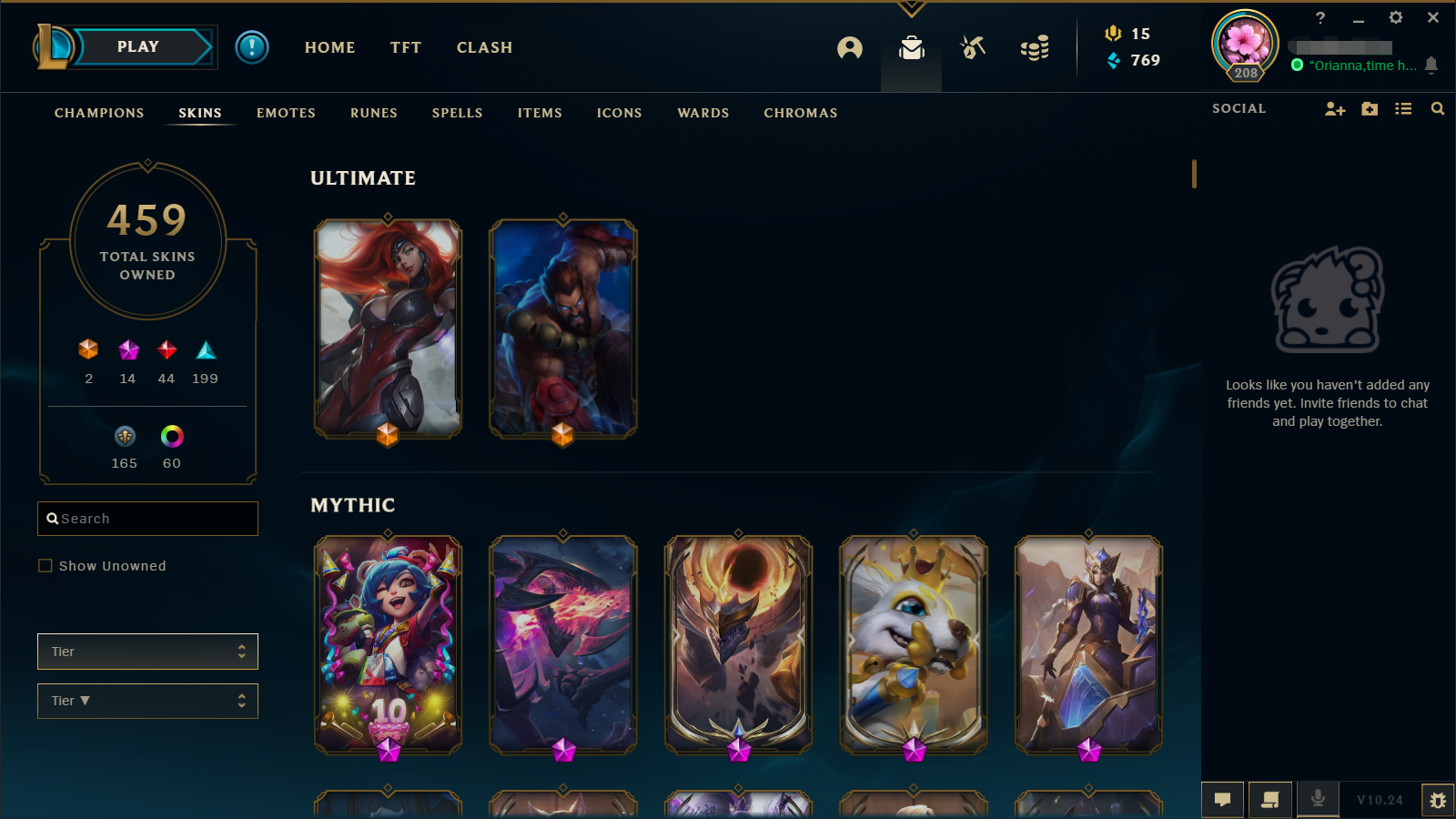Show the Chromas tab

pos(801,113)
